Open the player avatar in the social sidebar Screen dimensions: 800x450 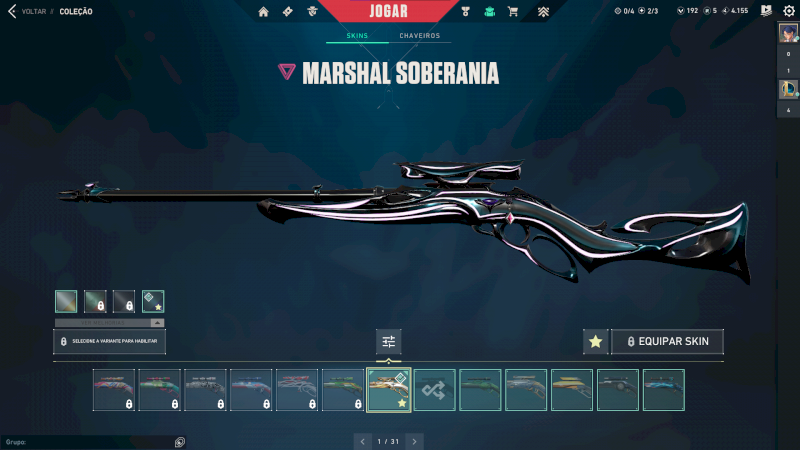pos(788,33)
